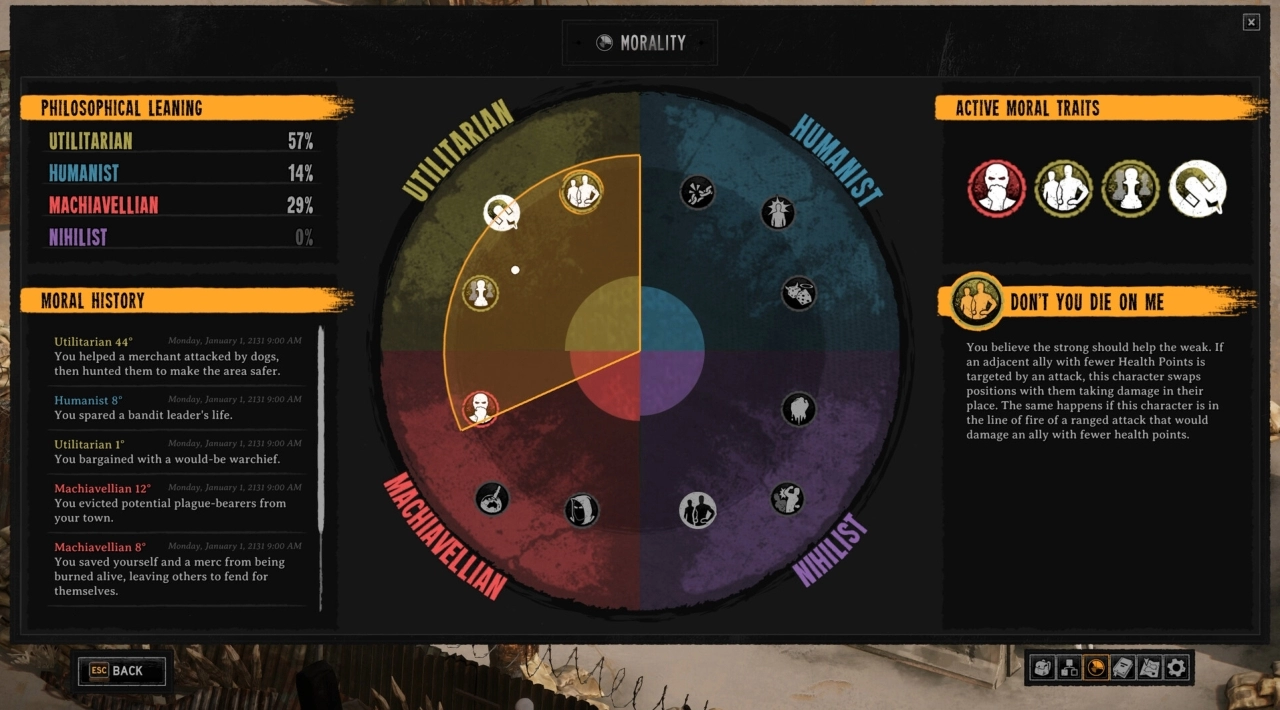Viewport: 1280px width, 710px height.
Task: Open the map from the bottom toolbar
Action: pos(1149,668)
